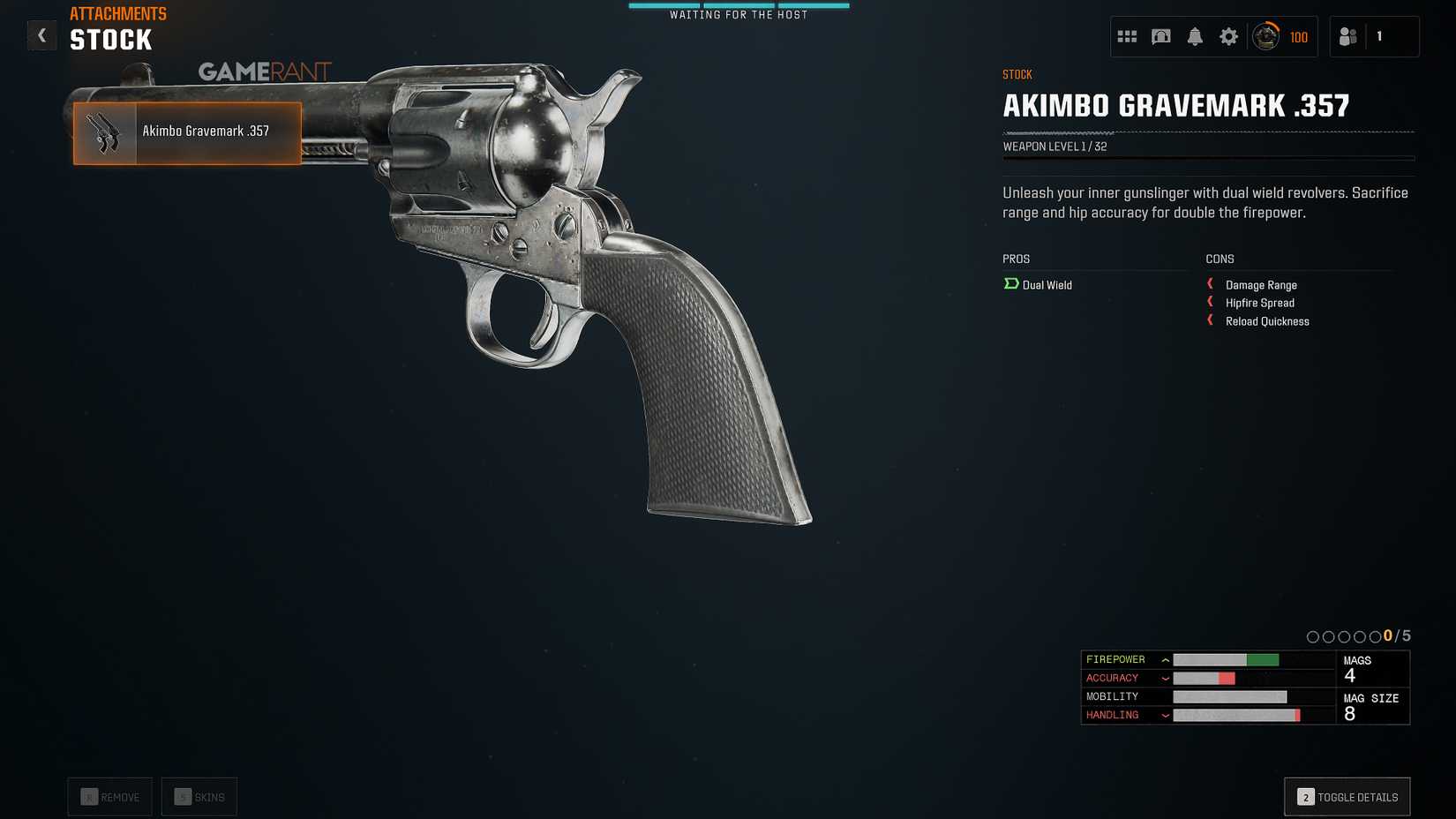Viewport: 1456px width, 819px height.
Task: Expand the Firepower stat chevron
Action: click(x=1166, y=659)
